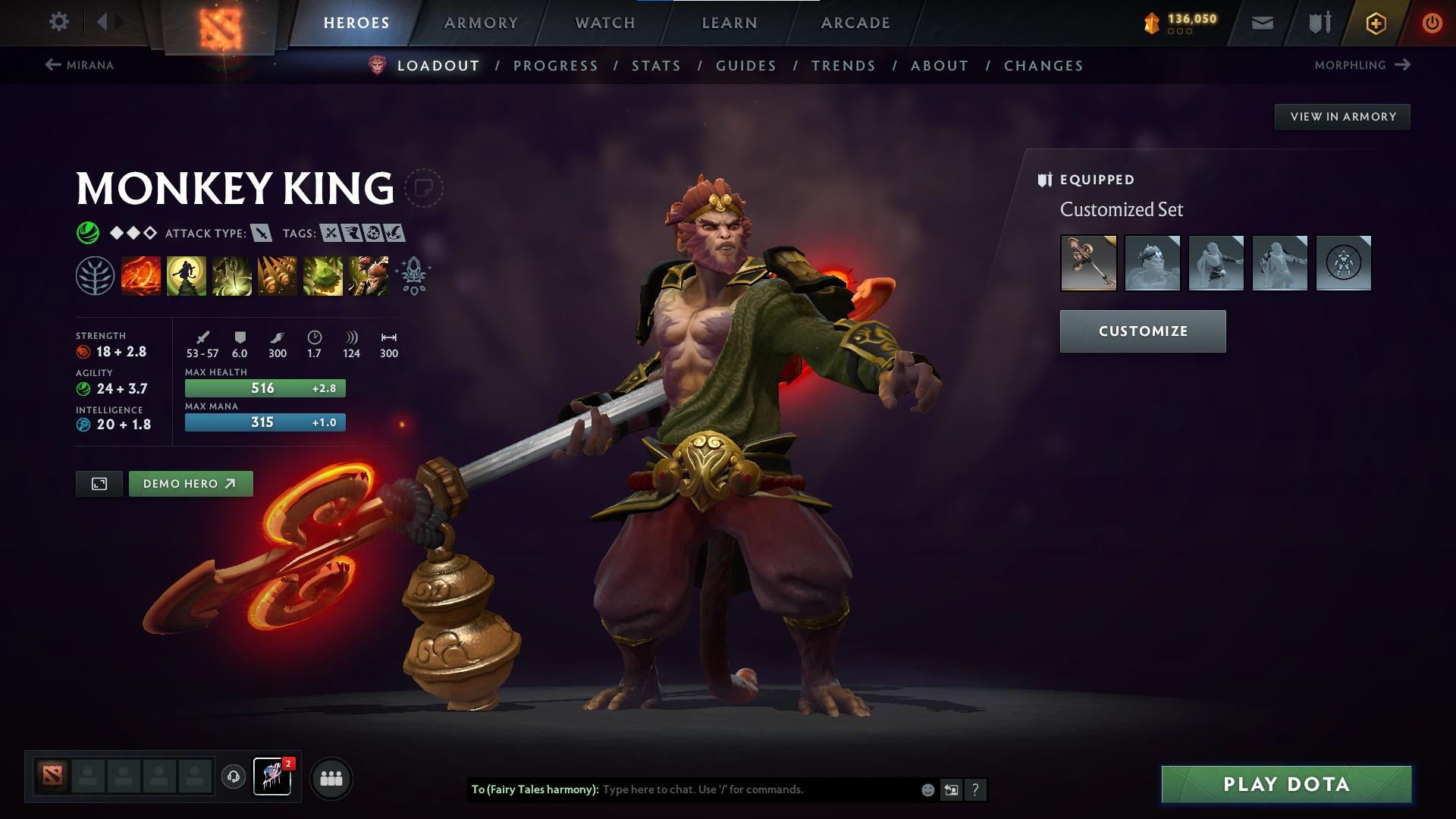
Task: Select melee attack type filter icon
Action: pos(261,234)
